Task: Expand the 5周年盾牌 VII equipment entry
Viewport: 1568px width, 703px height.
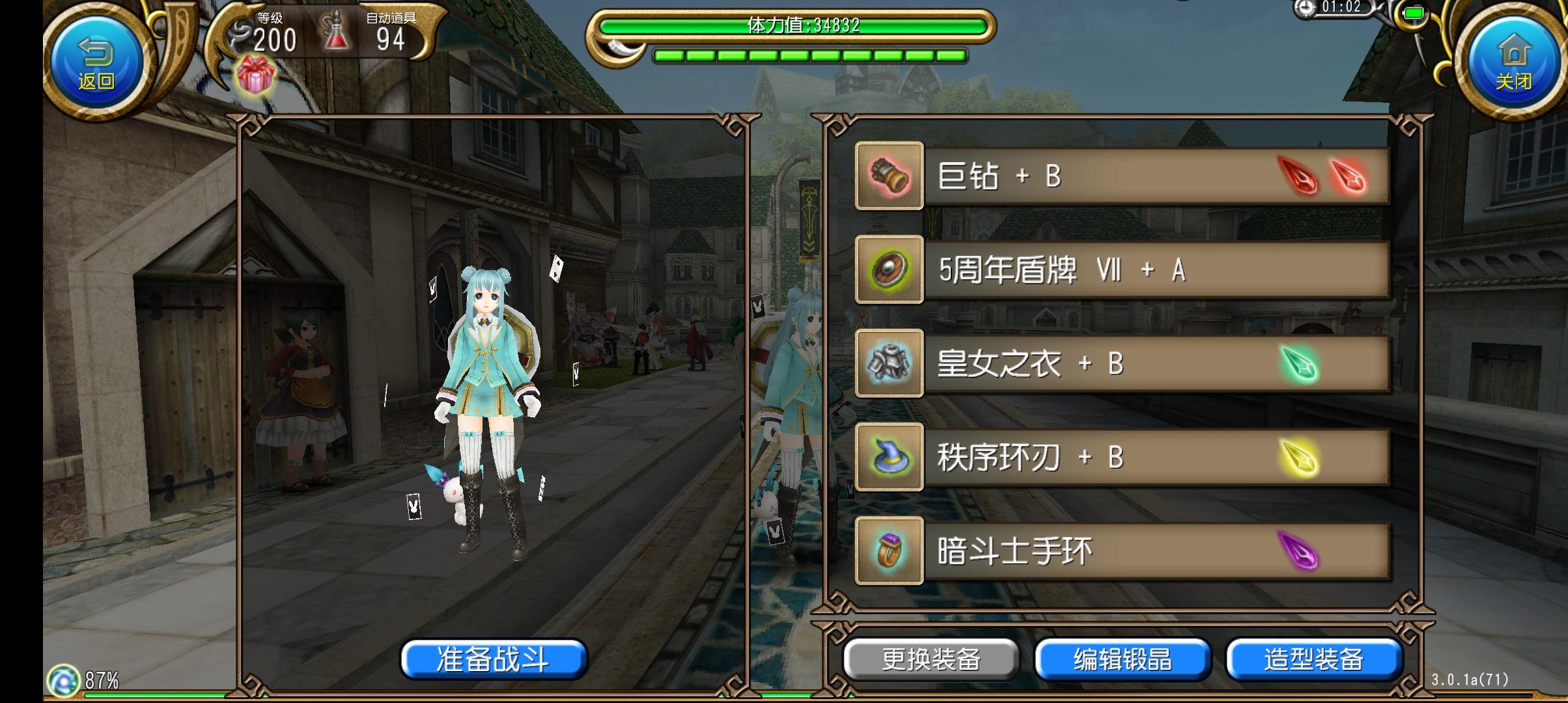Action: (x=1107, y=270)
